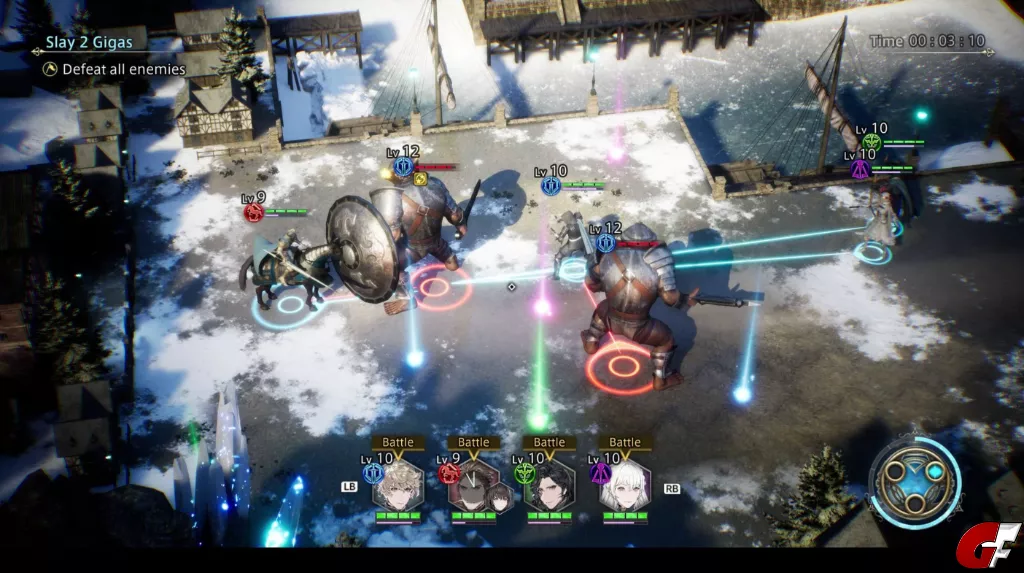Choose the black-haired Lv 10 unit portrait
The height and width of the screenshot is (573, 1024).
pos(548,486)
